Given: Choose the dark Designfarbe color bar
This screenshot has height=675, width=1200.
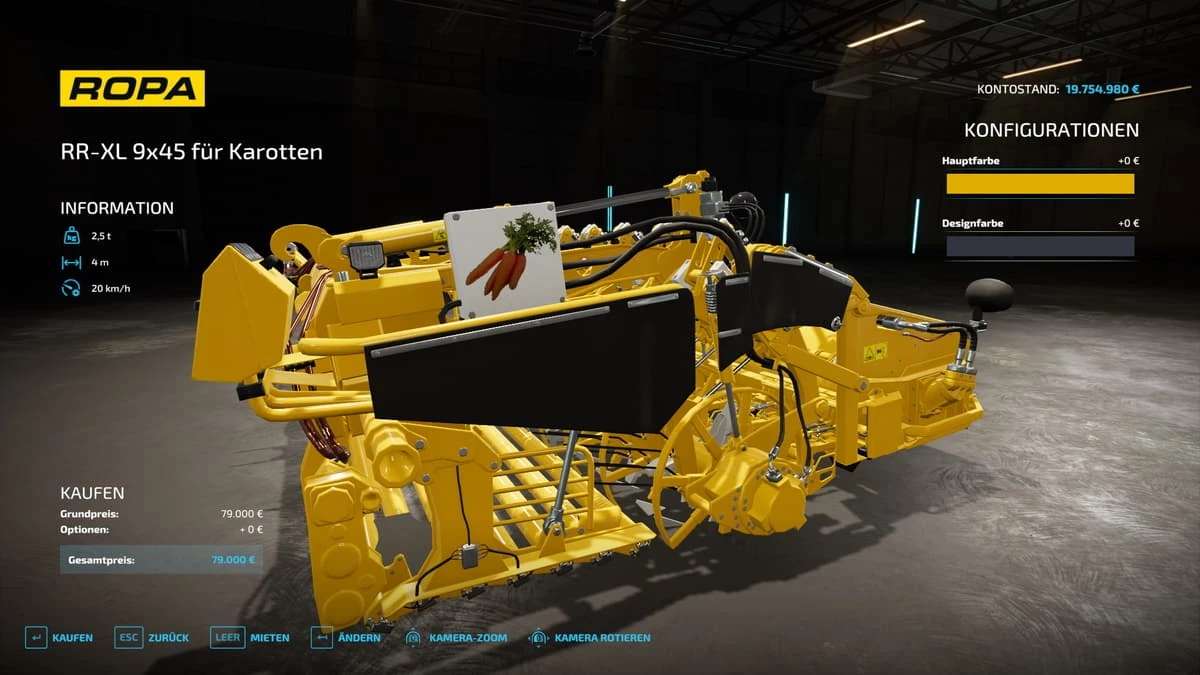Looking at the screenshot, I should click(x=1040, y=246).
